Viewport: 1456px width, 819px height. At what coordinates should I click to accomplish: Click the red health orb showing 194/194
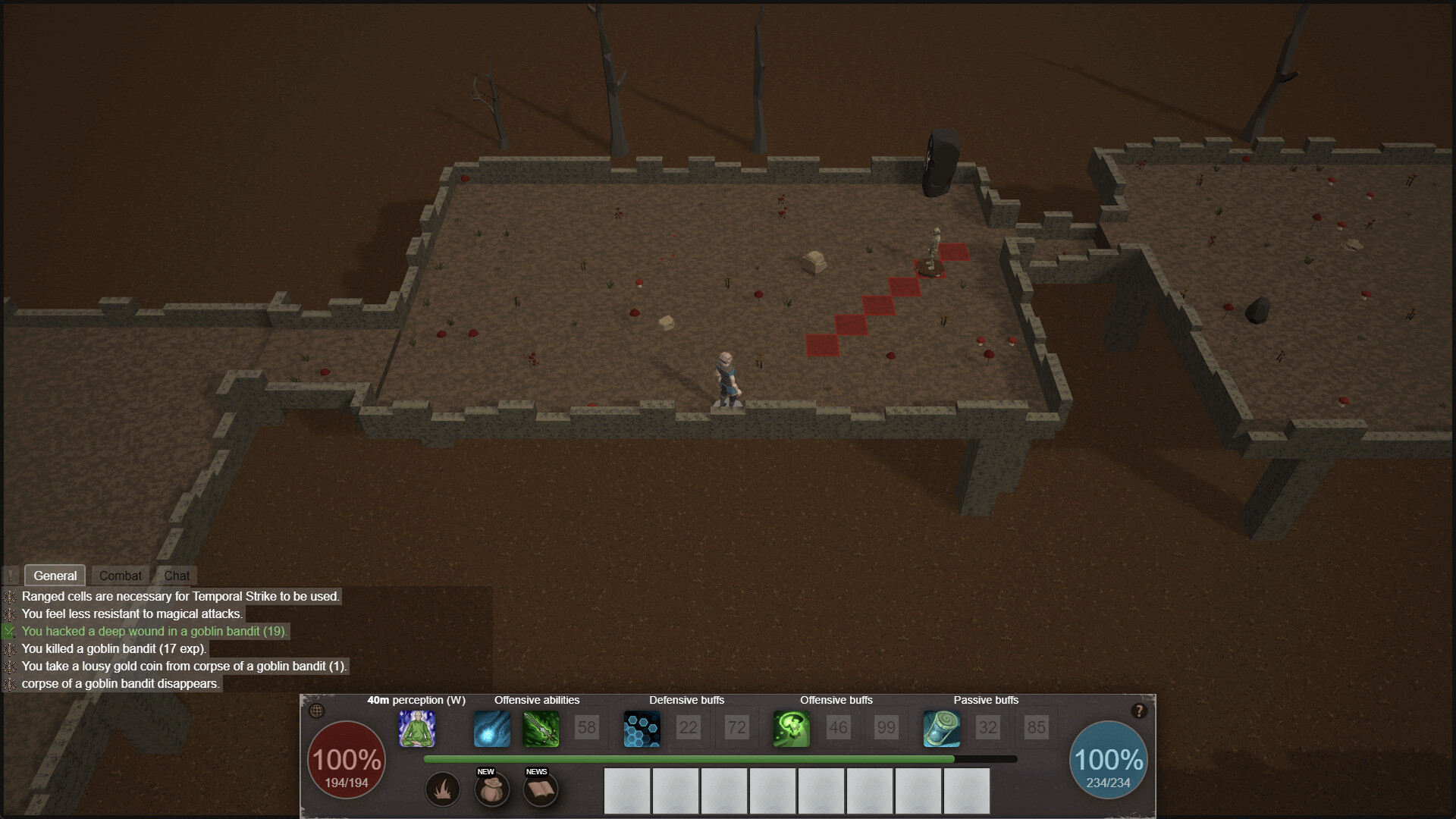click(x=347, y=759)
